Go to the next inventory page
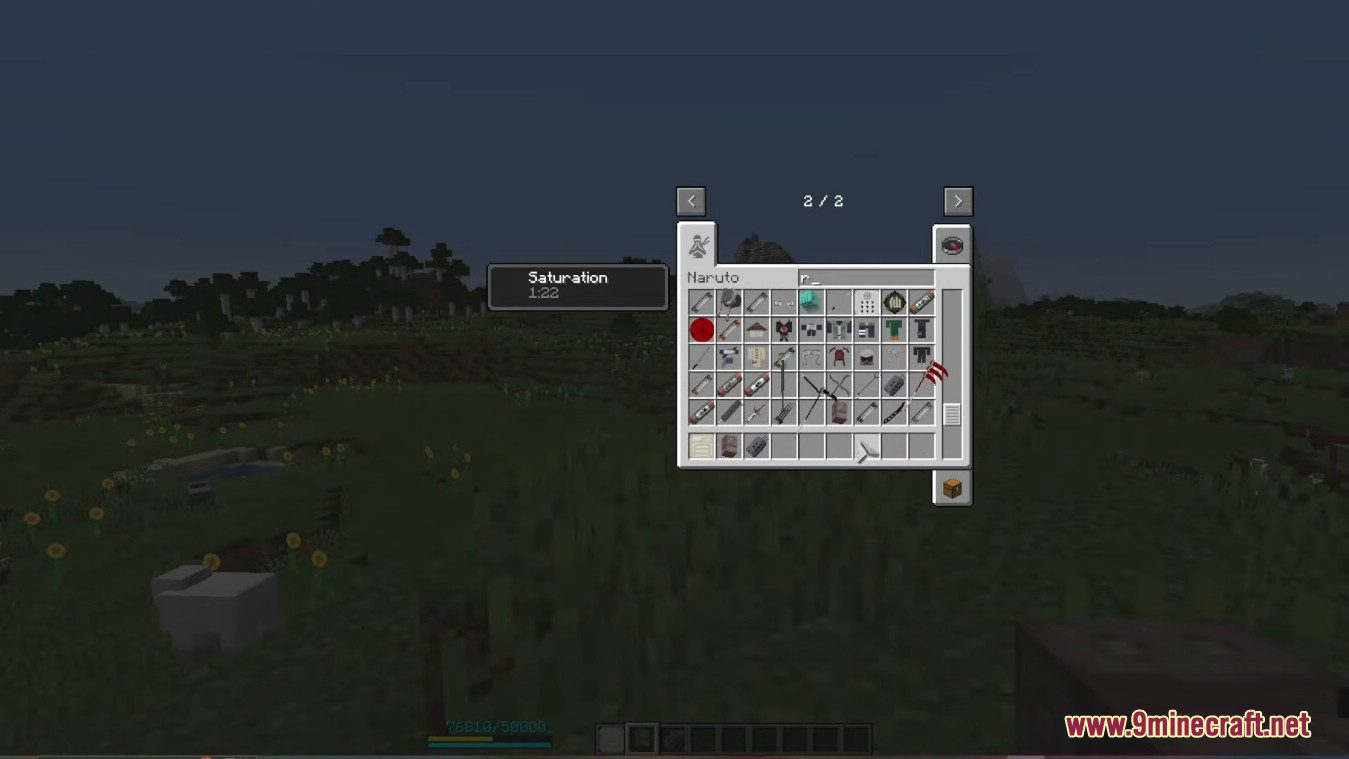1349x759 pixels. click(957, 201)
